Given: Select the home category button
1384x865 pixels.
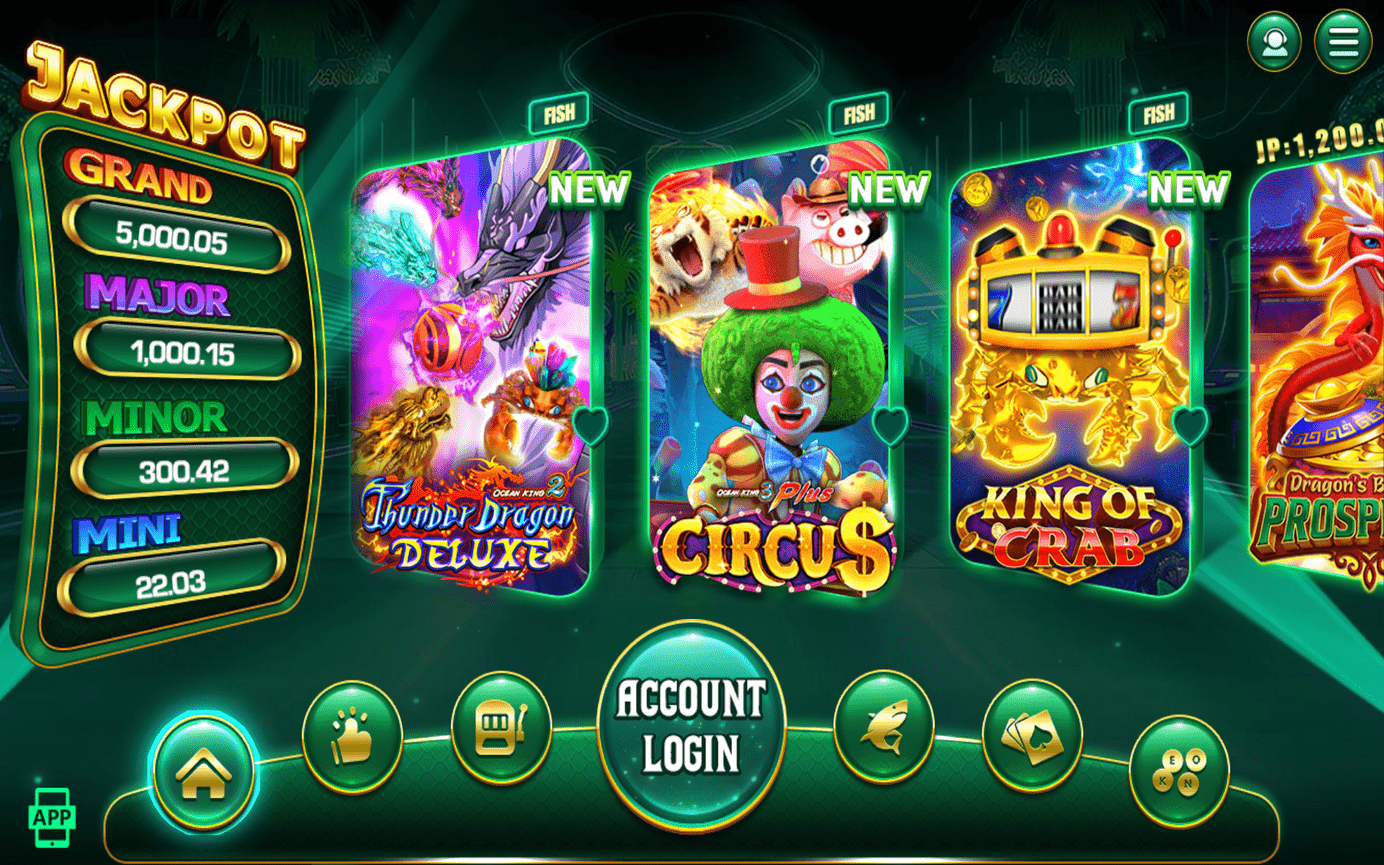Looking at the screenshot, I should pos(204,772).
